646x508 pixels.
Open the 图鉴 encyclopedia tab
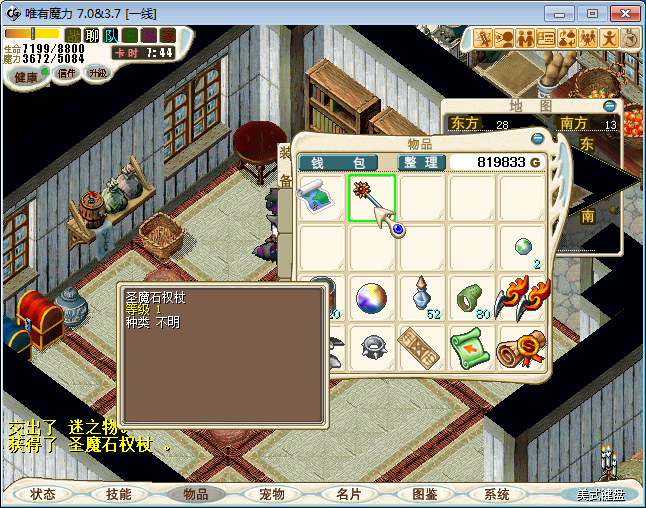click(x=424, y=494)
